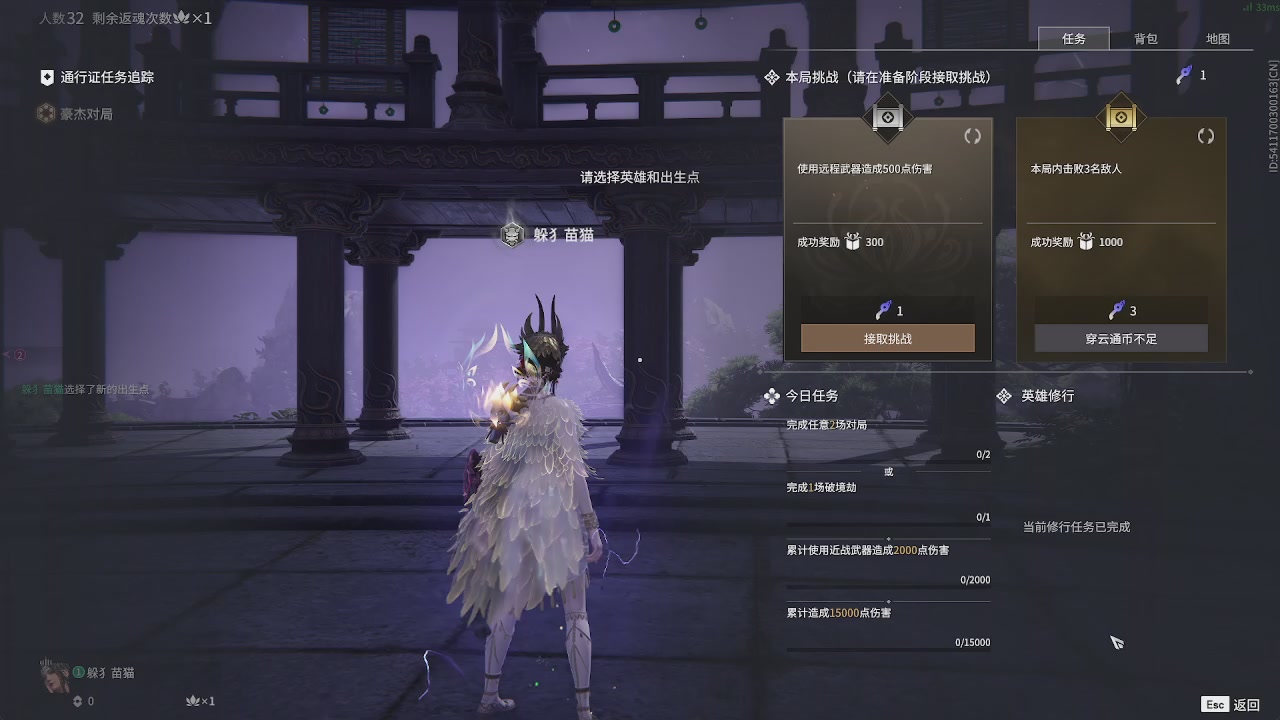
Task: Click the 通行证任务追踪 shield icon
Action: [x=45, y=76]
